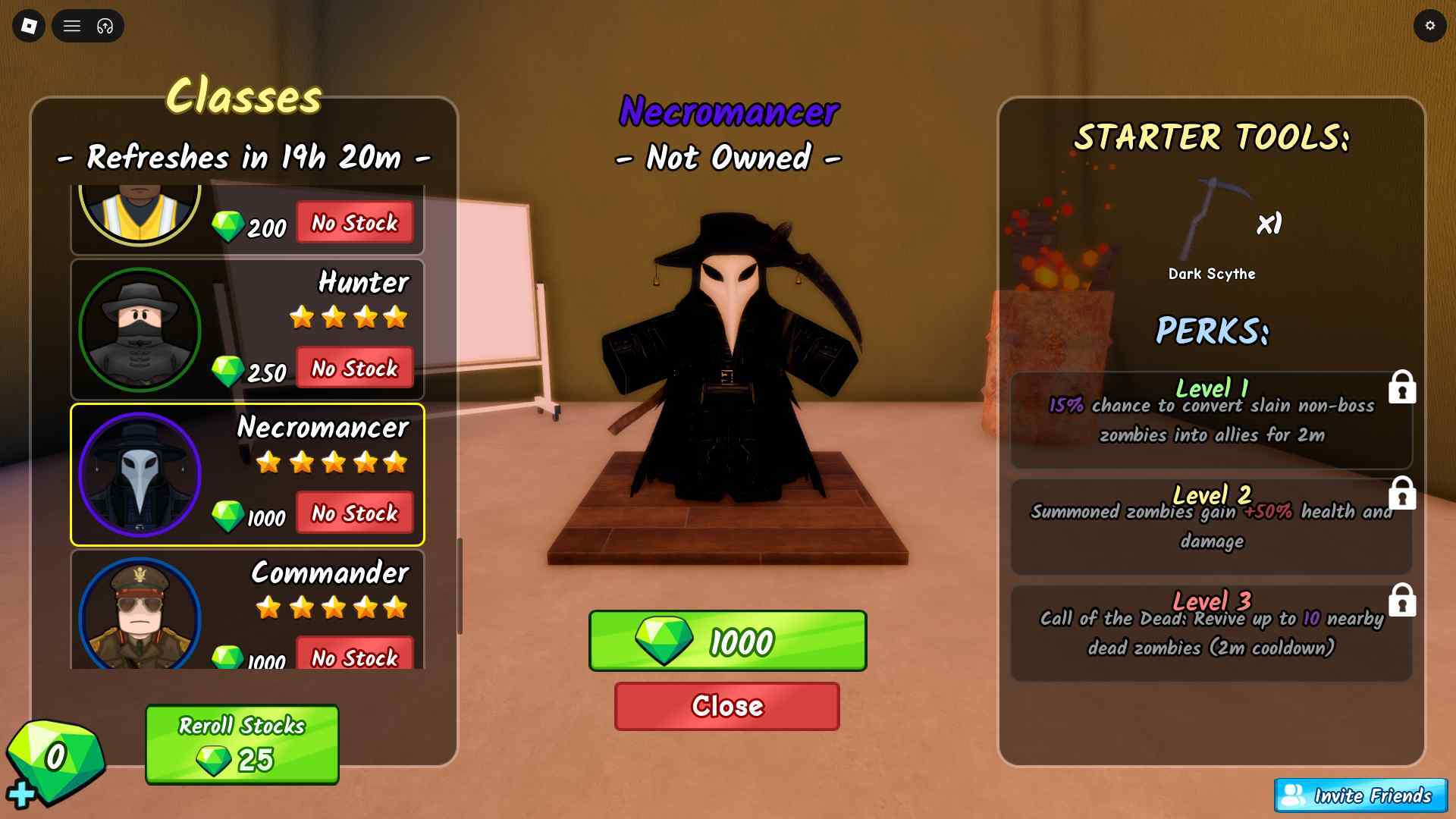Click No Stock on the Hunter class
The image size is (1456, 819).
pos(354,369)
